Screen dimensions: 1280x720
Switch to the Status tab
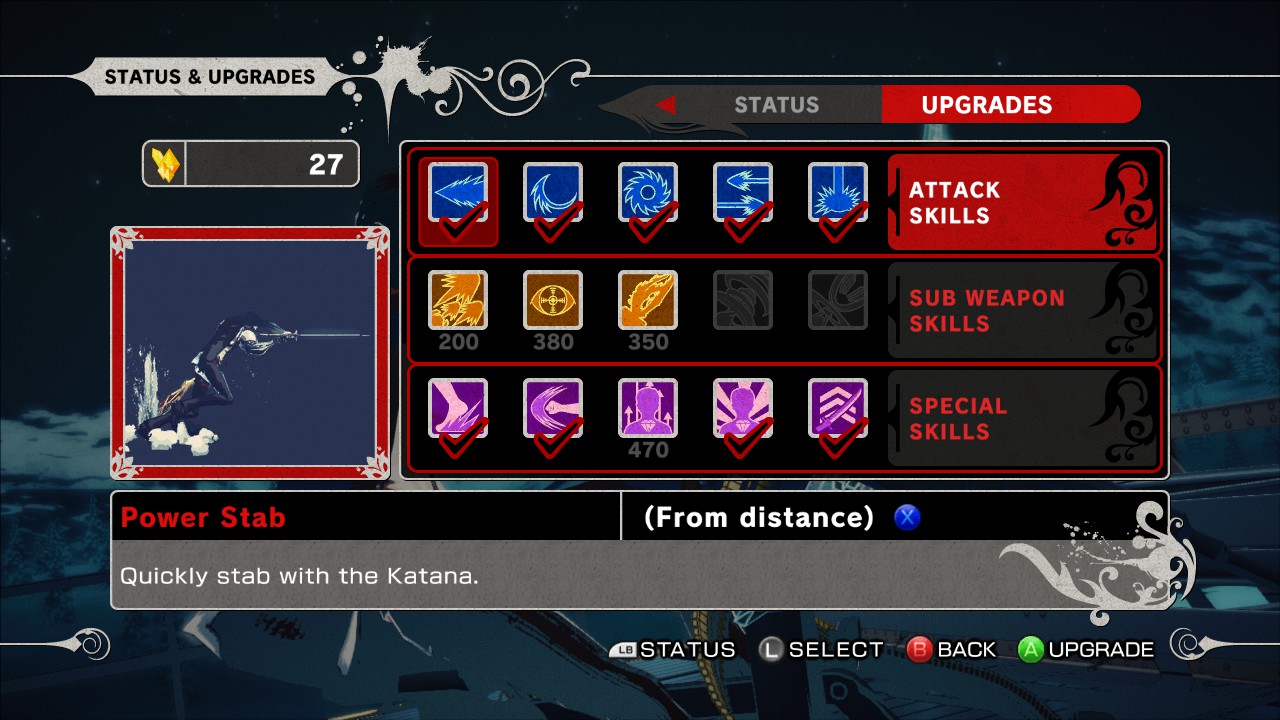click(x=776, y=105)
